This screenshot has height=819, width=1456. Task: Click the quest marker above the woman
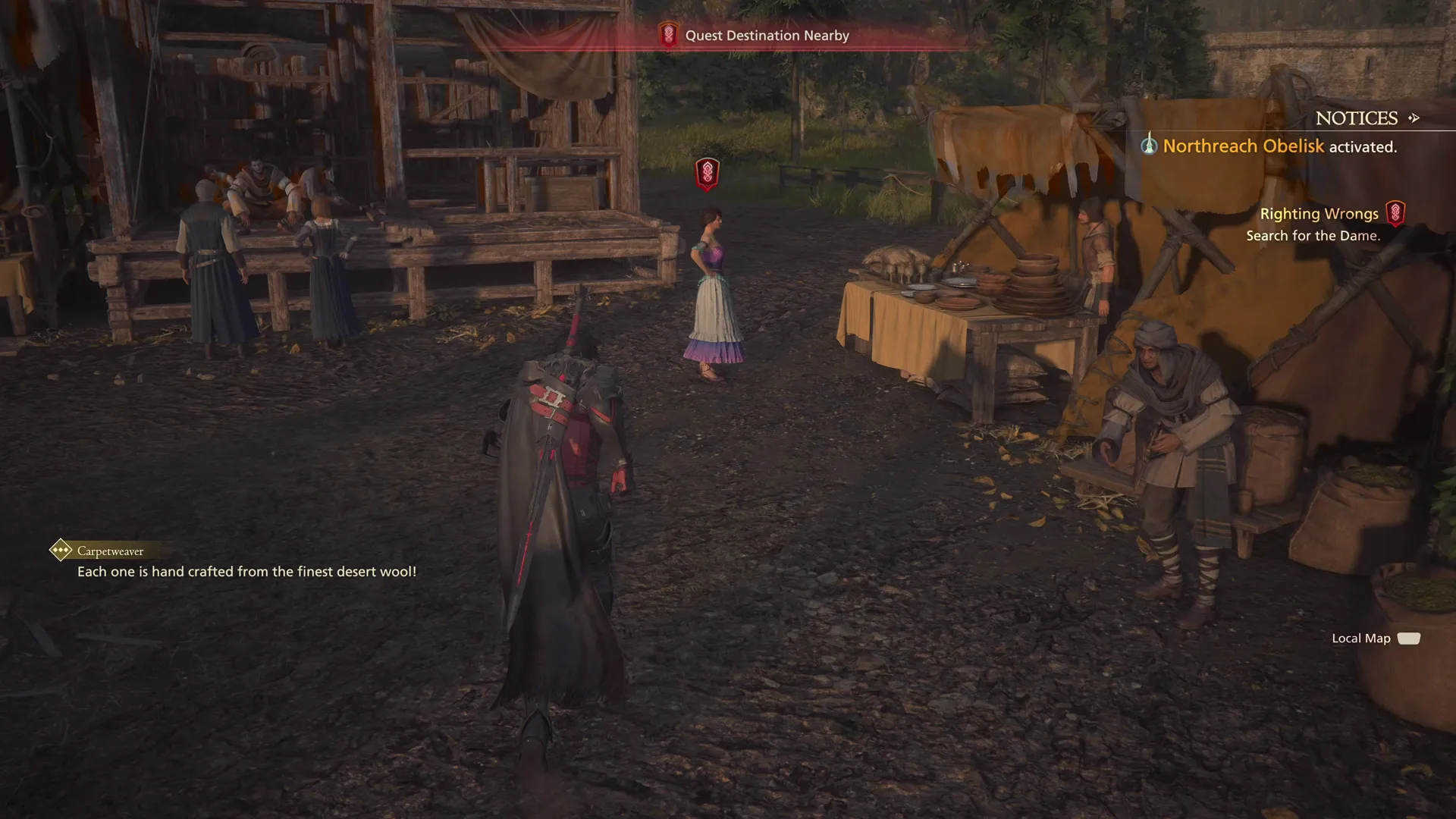click(707, 174)
